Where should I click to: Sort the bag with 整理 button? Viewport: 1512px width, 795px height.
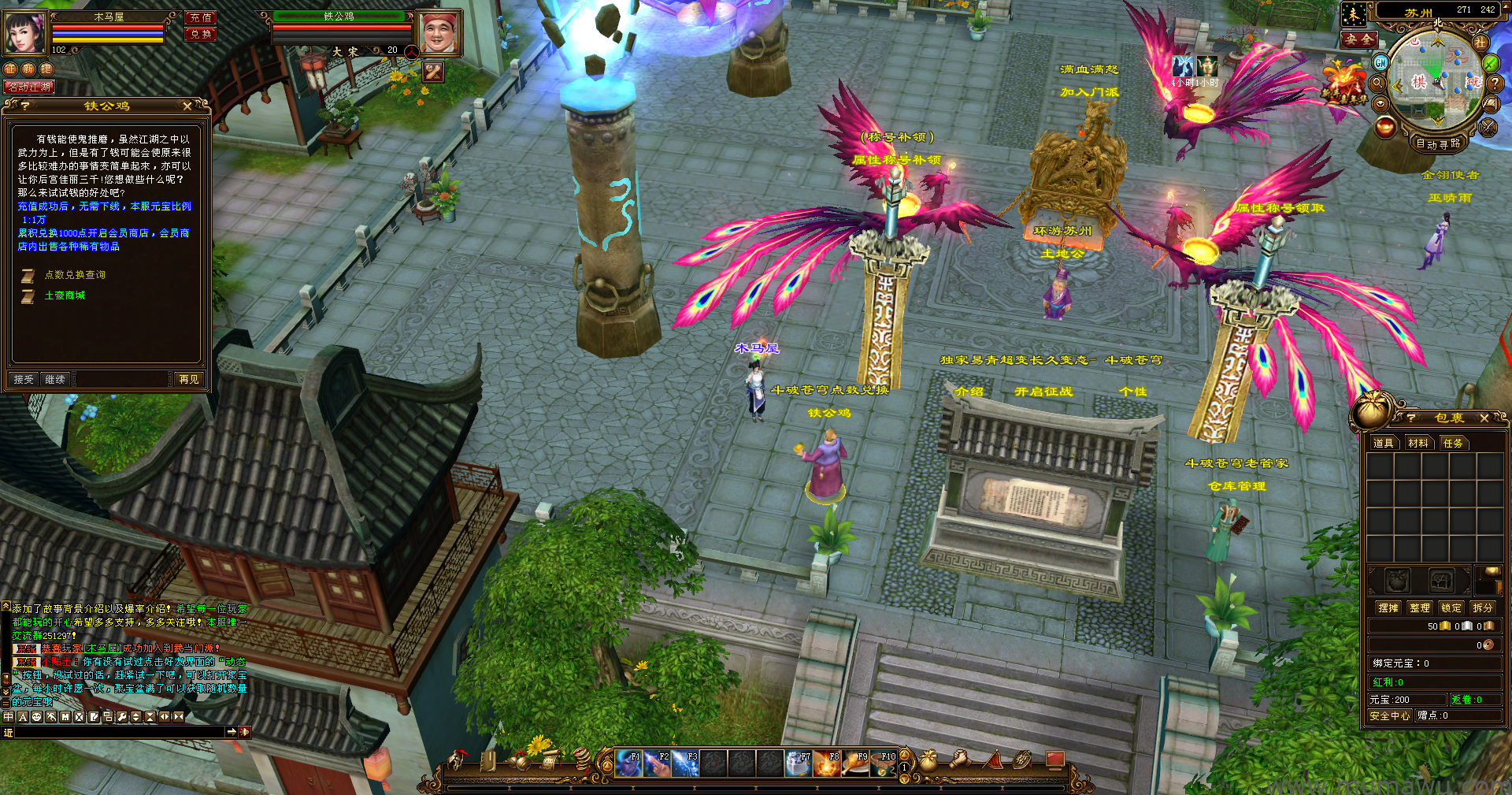click(x=1420, y=607)
